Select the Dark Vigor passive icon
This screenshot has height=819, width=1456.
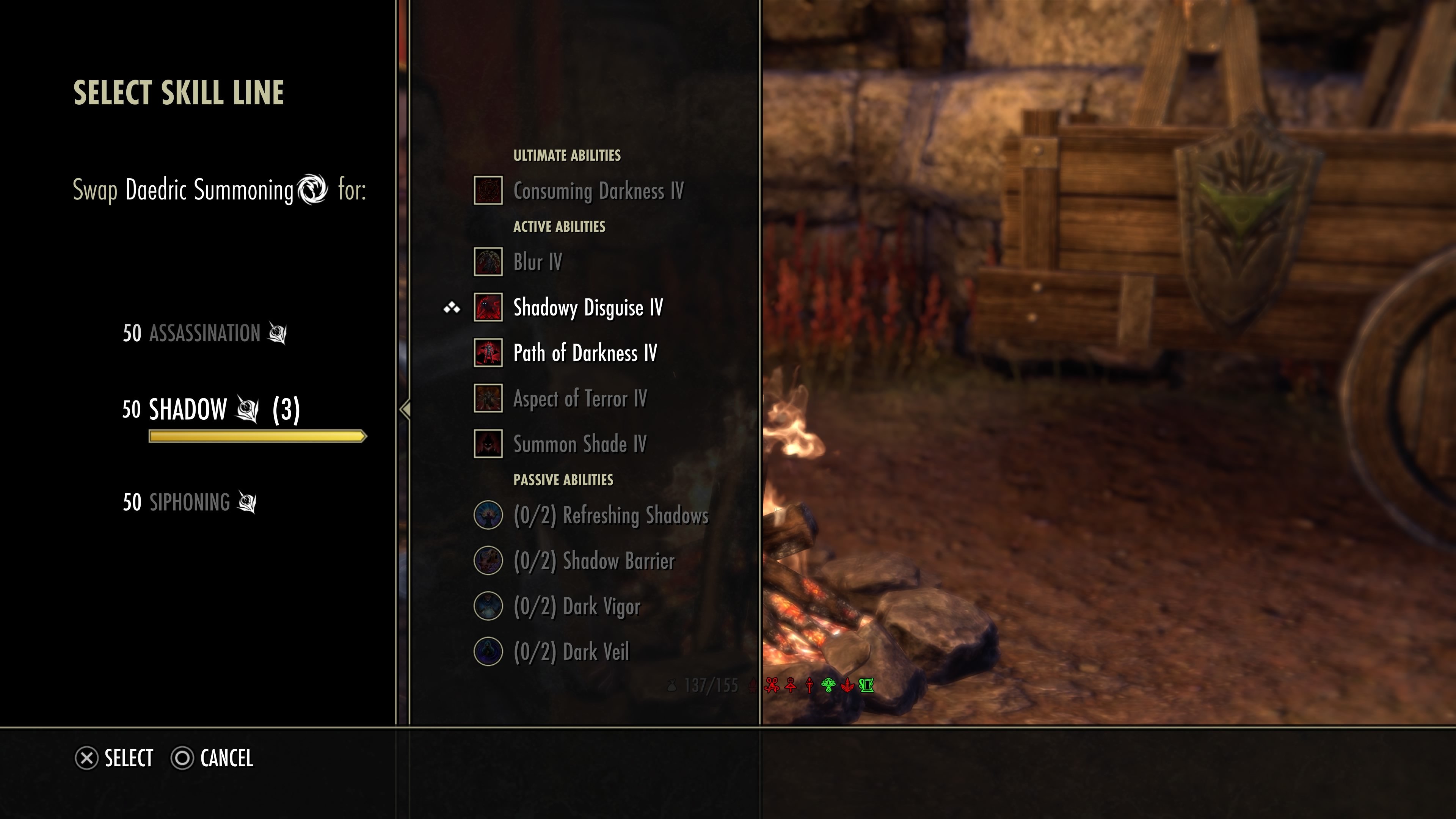point(488,607)
